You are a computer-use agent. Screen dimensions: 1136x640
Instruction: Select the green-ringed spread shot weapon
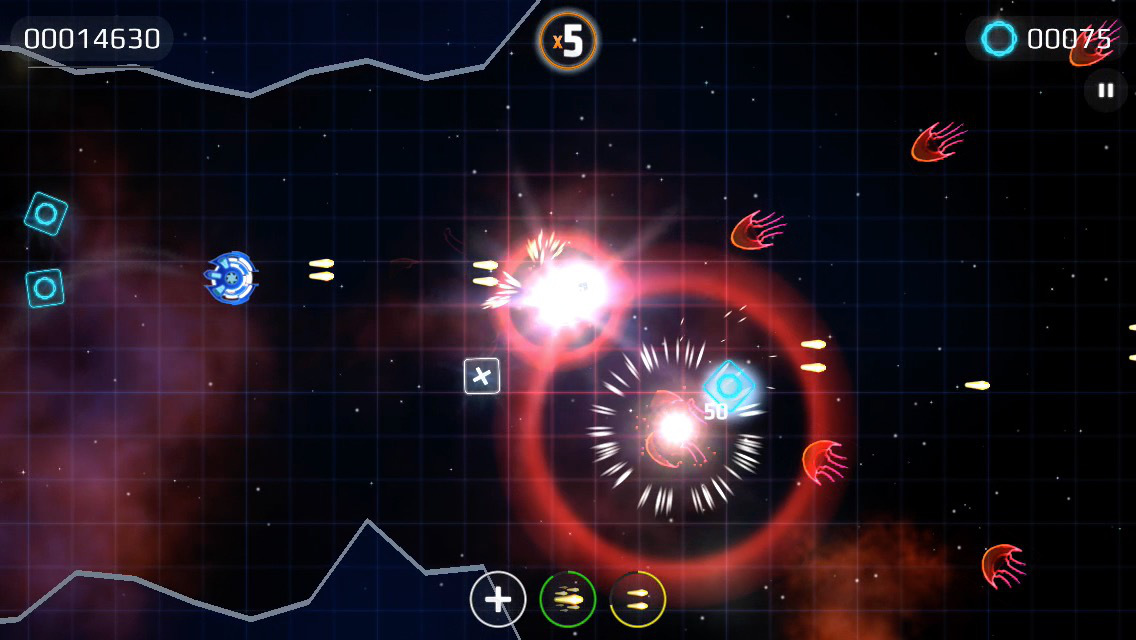(568, 599)
